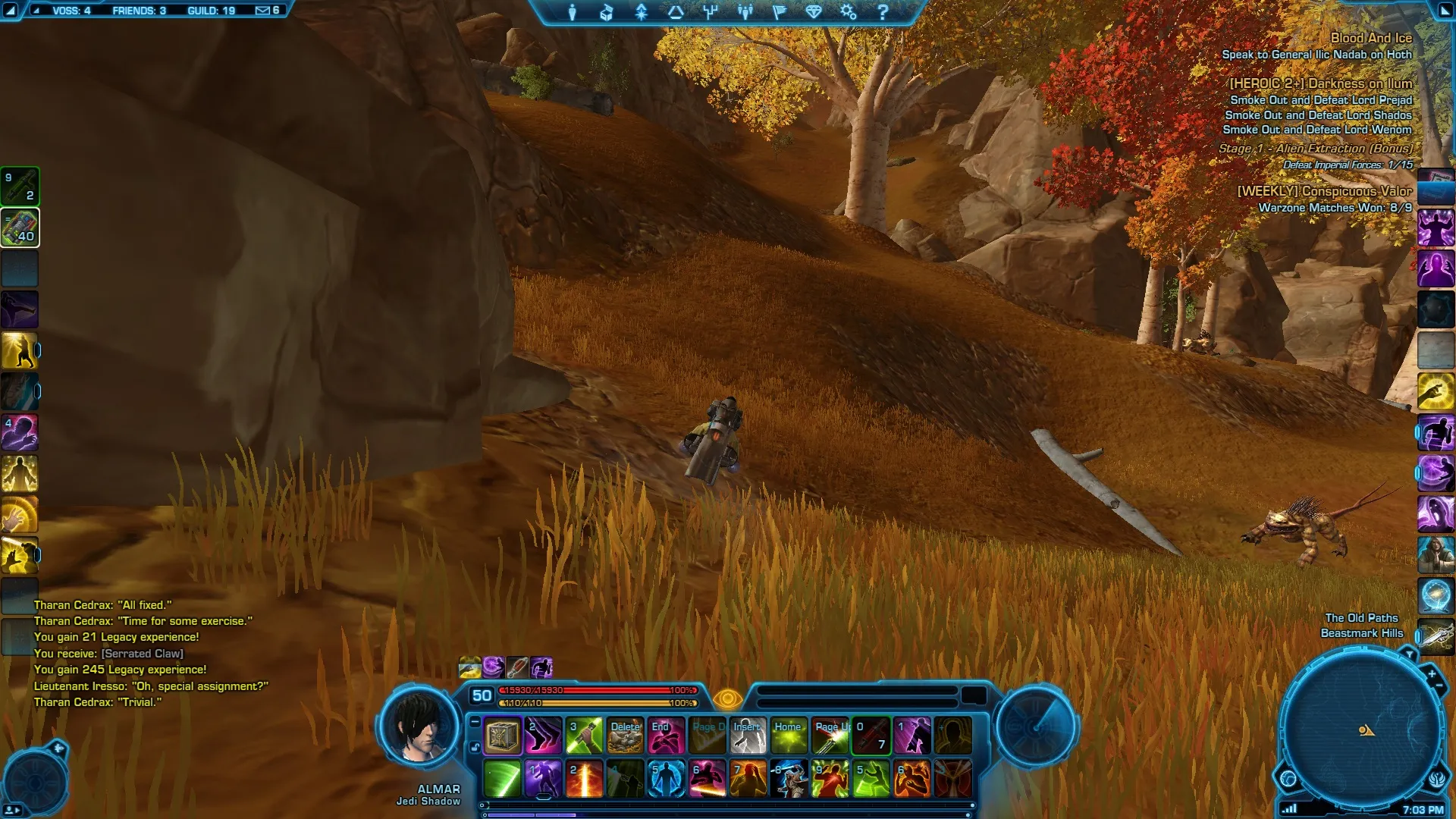The height and width of the screenshot is (819, 1456).
Task: Click the Almar character portrait
Action: (x=418, y=727)
